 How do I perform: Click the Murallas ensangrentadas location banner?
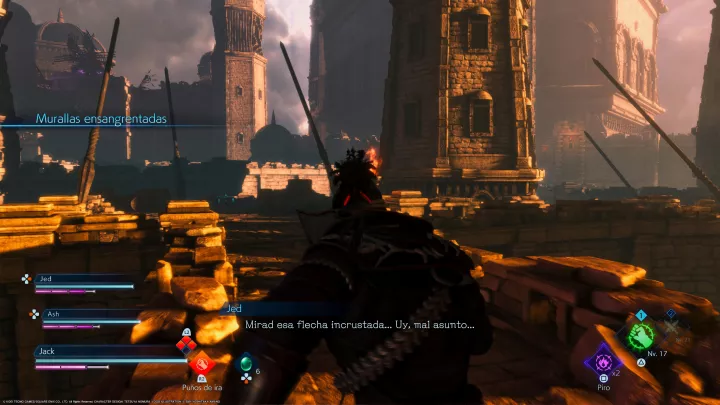(101, 119)
